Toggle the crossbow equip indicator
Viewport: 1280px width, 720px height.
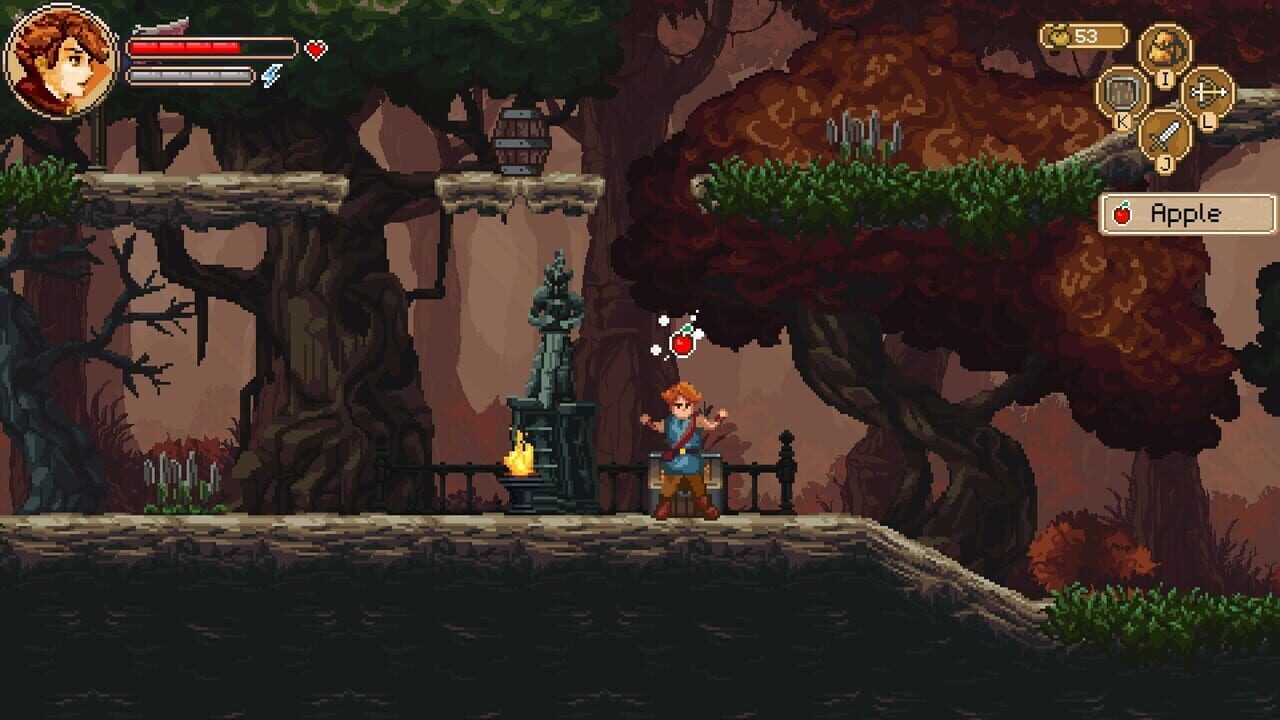pos(1209,91)
